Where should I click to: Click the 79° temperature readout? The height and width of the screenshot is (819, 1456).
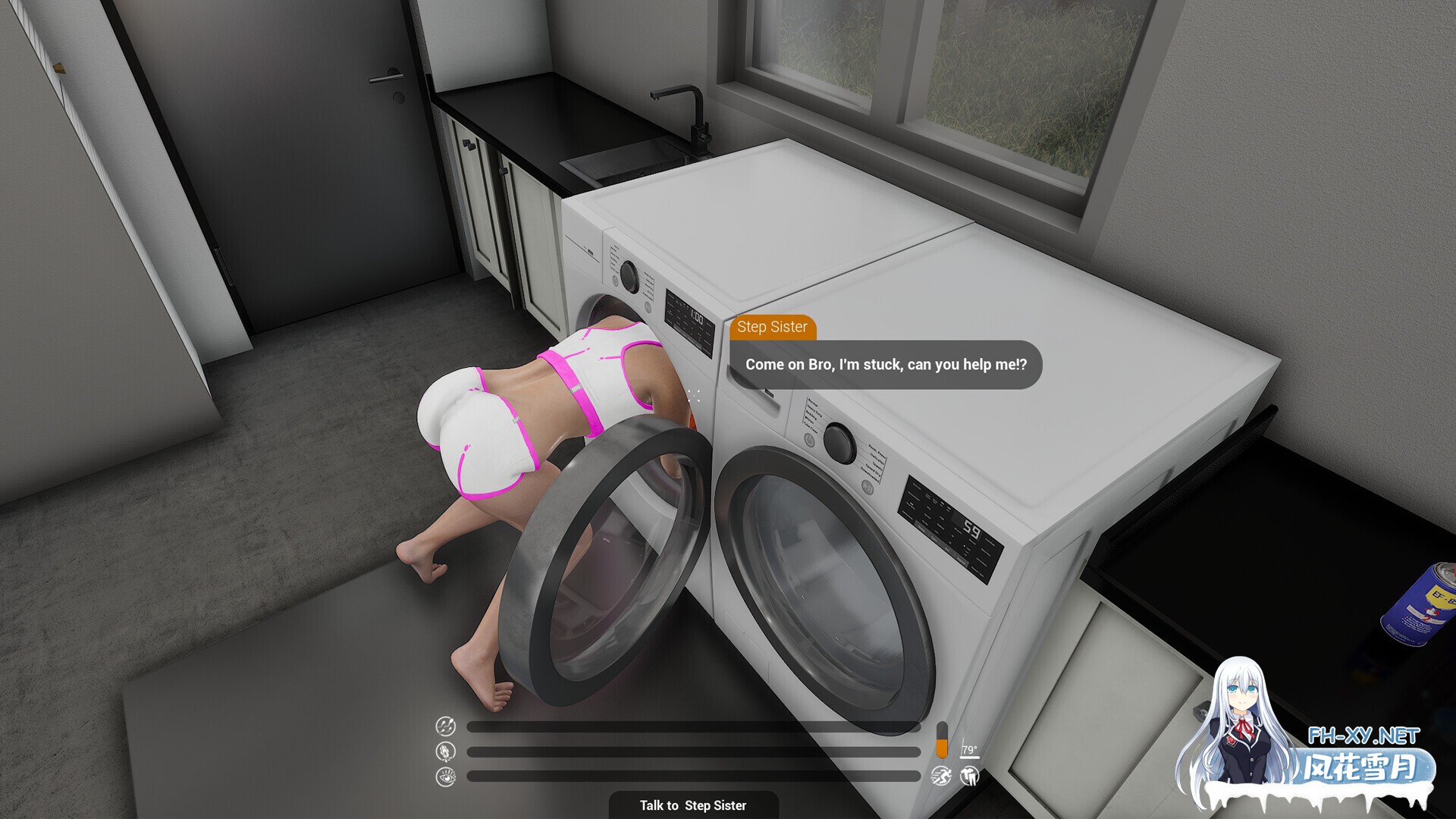coord(969,751)
